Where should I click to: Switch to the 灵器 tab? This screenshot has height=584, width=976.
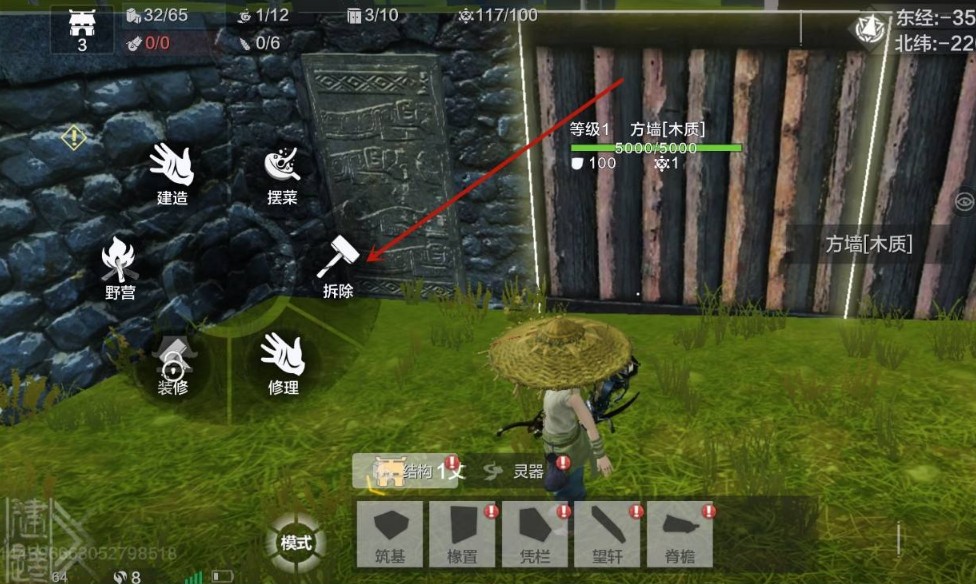tap(524, 471)
